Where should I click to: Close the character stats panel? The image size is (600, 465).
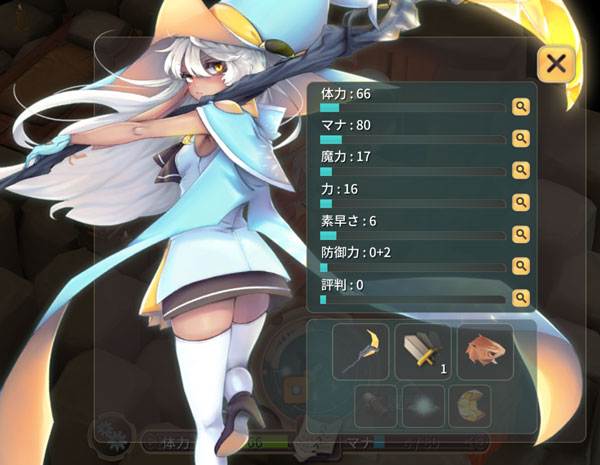coord(556,64)
